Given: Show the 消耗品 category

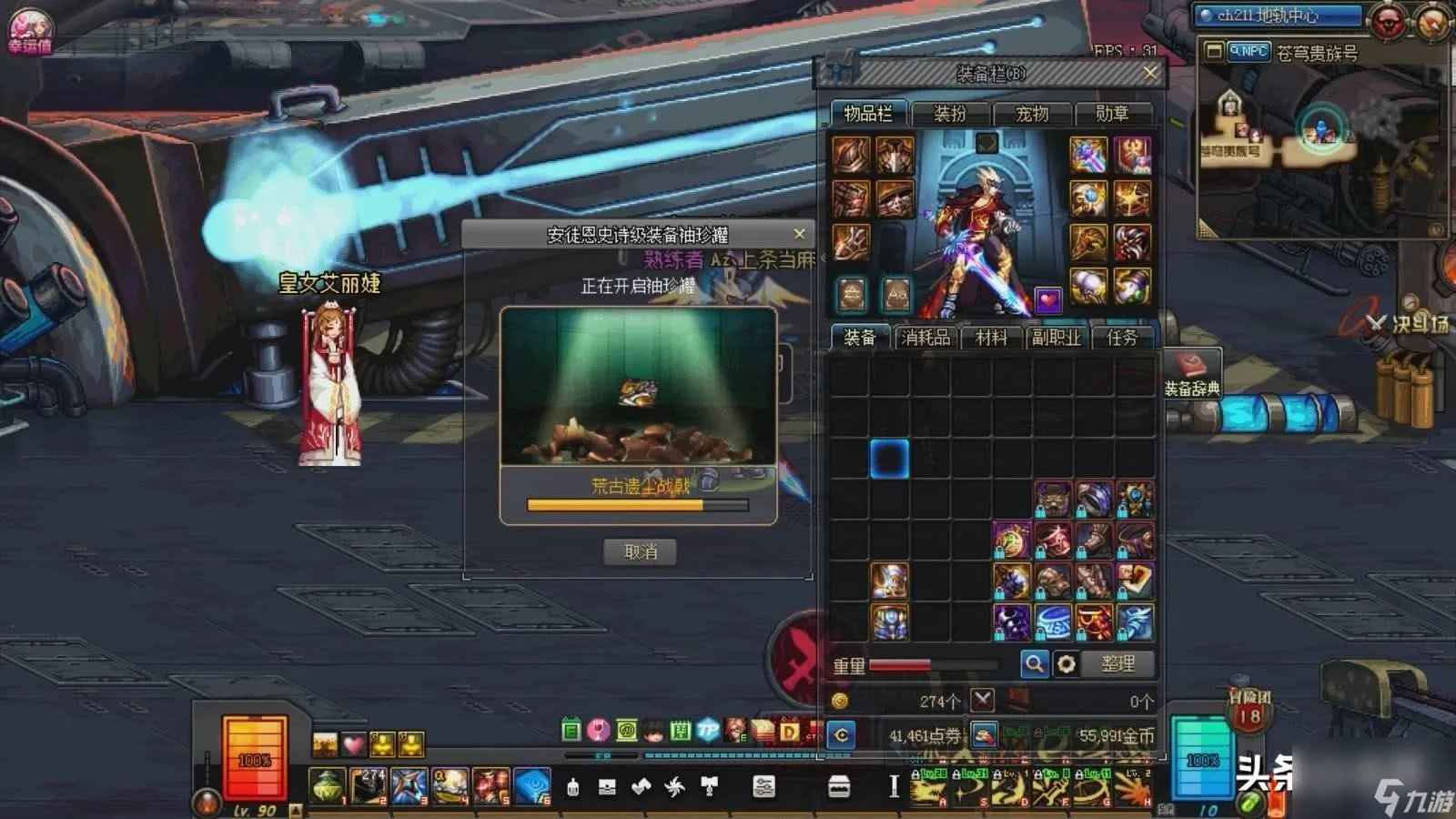Looking at the screenshot, I should [x=925, y=338].
